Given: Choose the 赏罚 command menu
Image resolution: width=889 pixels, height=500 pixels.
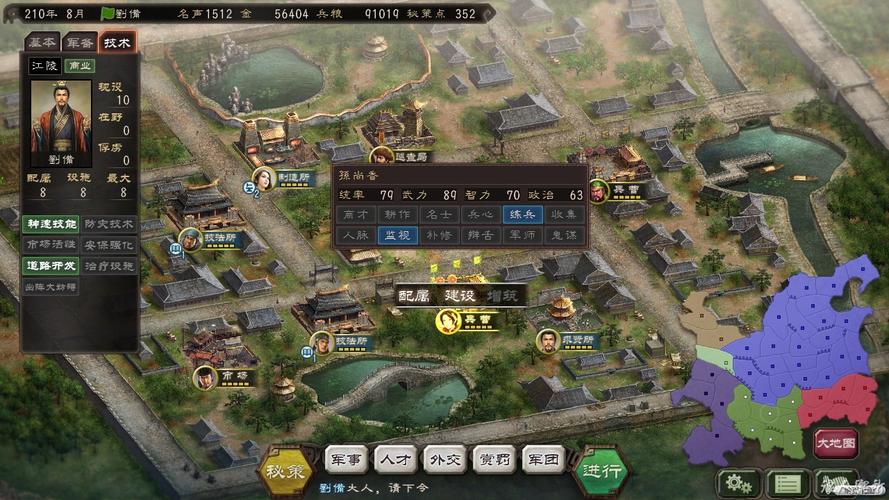Looking at the screenshot, I should [x=494, y=460].
